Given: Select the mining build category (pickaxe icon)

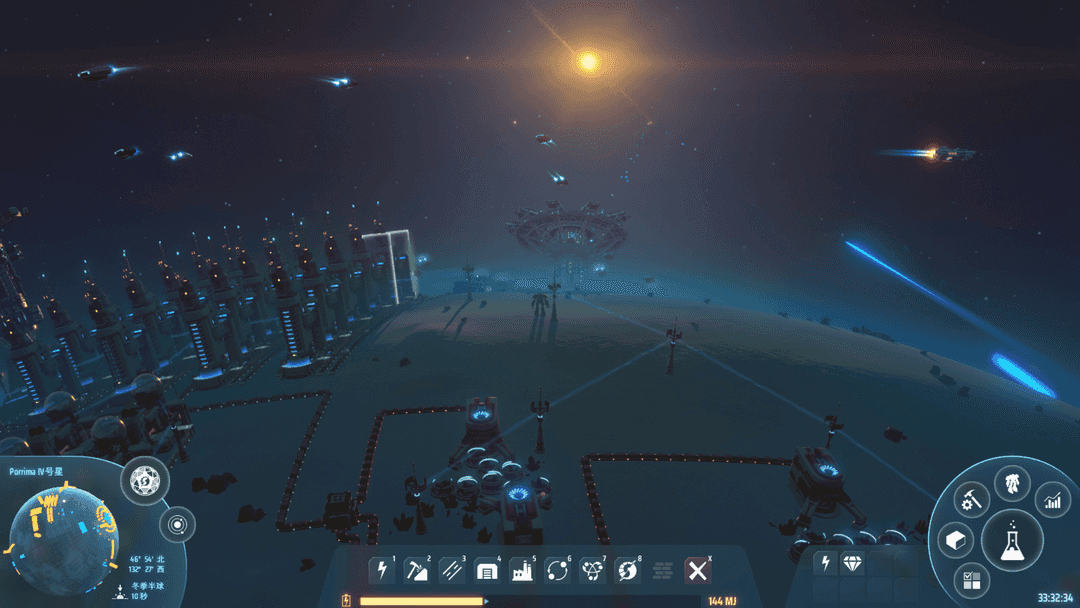Looking at the screenshot, I should pos(416,571).
